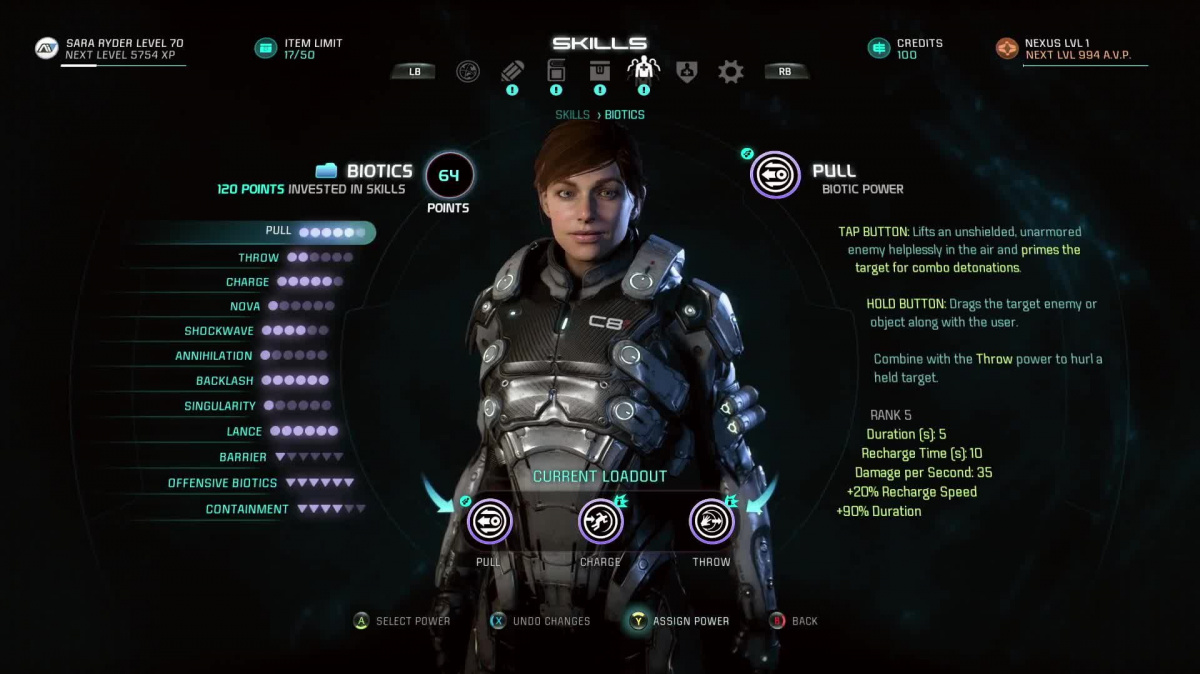This screenshot has height=674, width=1200.
Task: Select the Throw slot in current loadout
Action: coord(711,521)
